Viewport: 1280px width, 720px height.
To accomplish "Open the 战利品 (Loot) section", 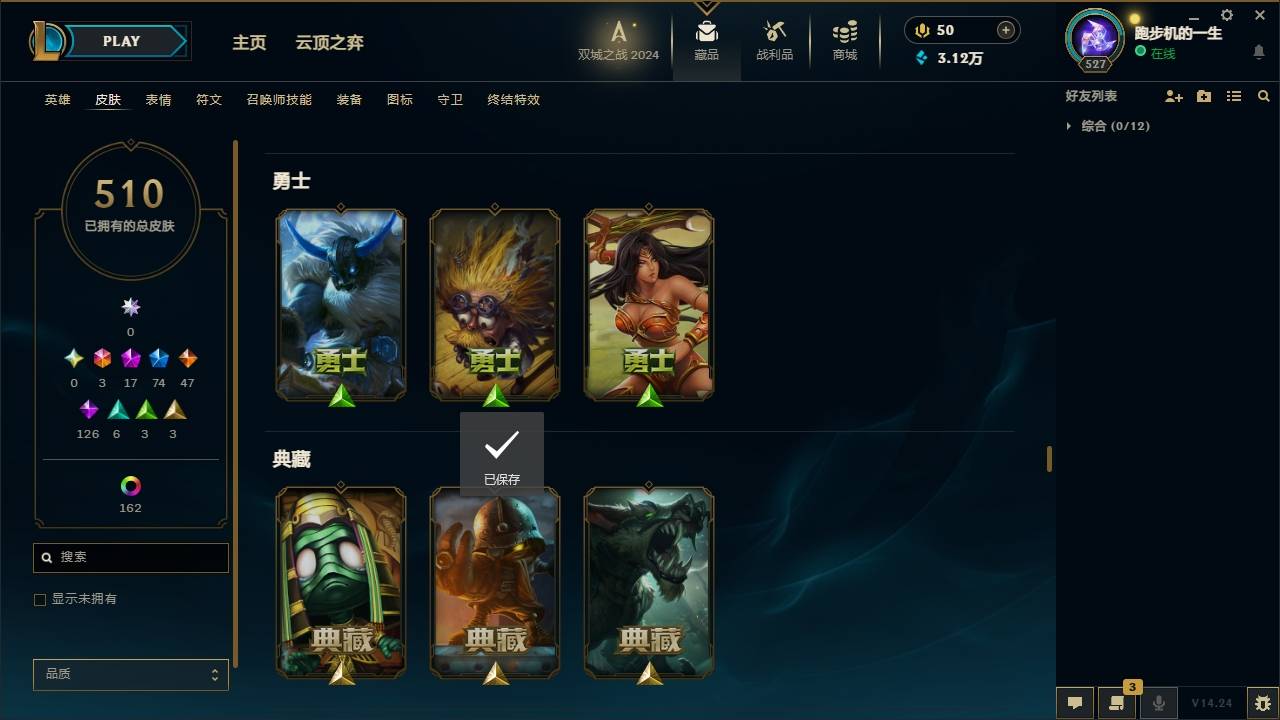I will click(x=775, y=42).
